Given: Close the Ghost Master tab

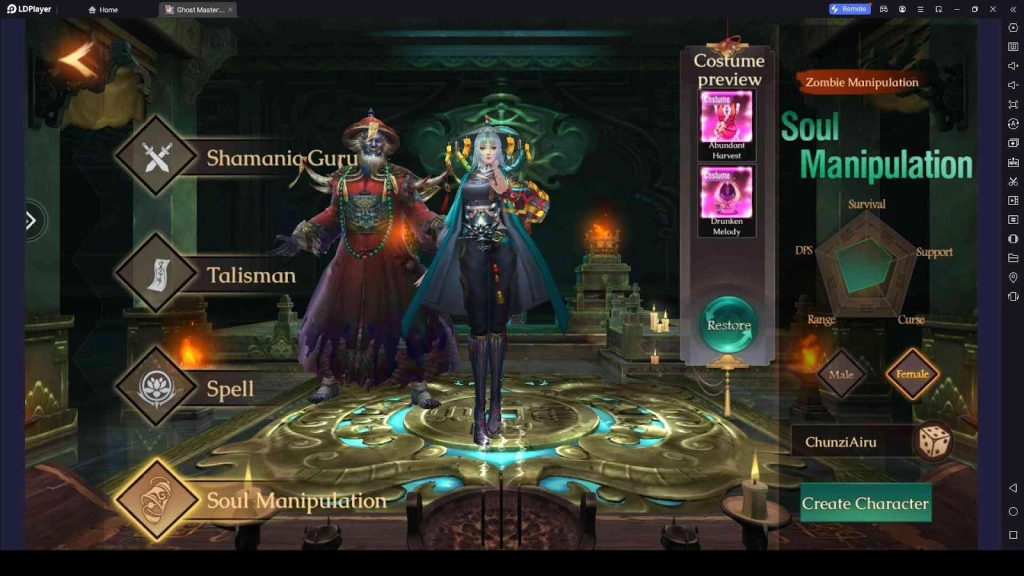Looking at the screenshot, I should (231, 9).
